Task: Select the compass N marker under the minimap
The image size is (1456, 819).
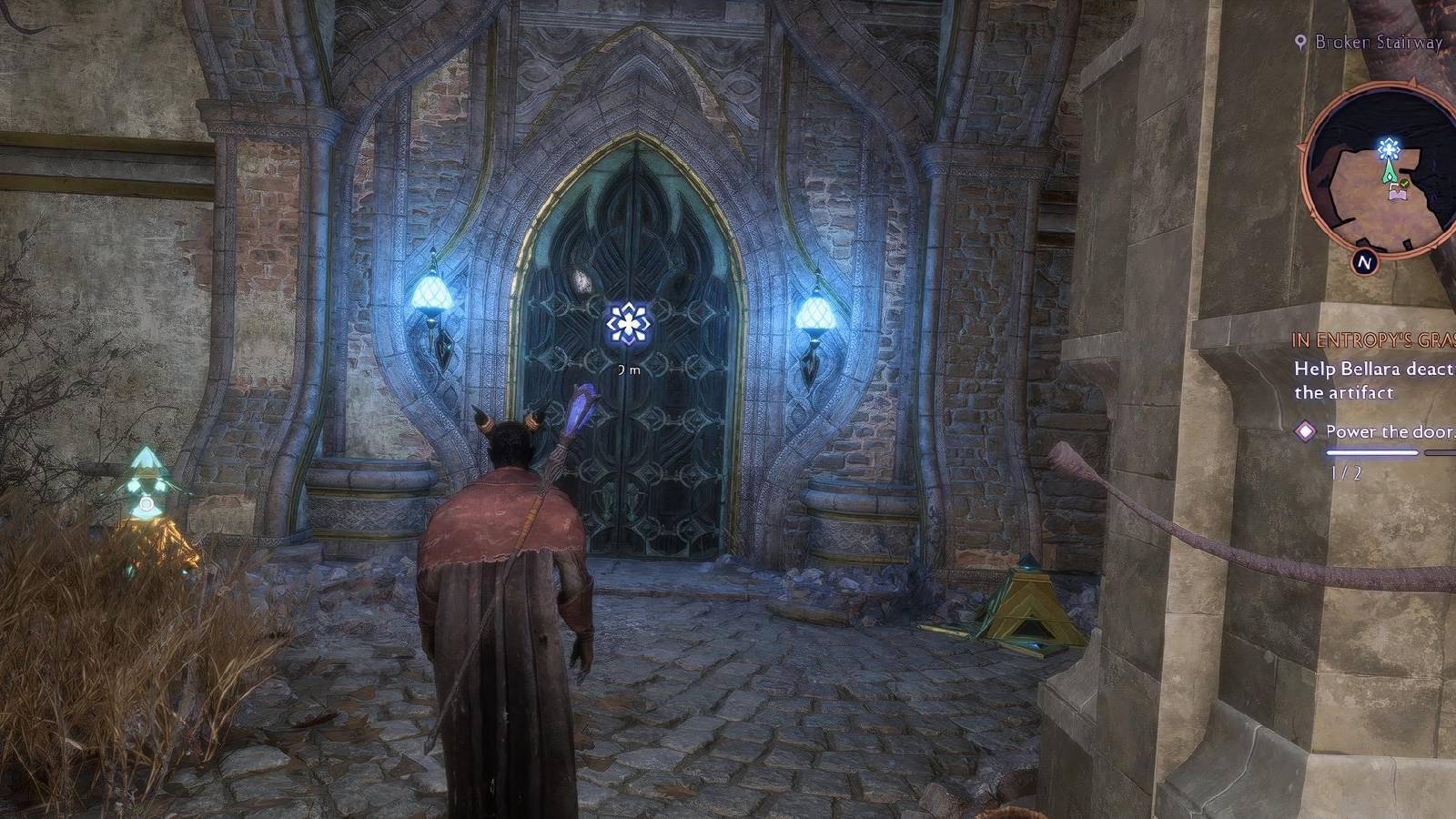Action: pyautogui.click(x=1364, y=259)
